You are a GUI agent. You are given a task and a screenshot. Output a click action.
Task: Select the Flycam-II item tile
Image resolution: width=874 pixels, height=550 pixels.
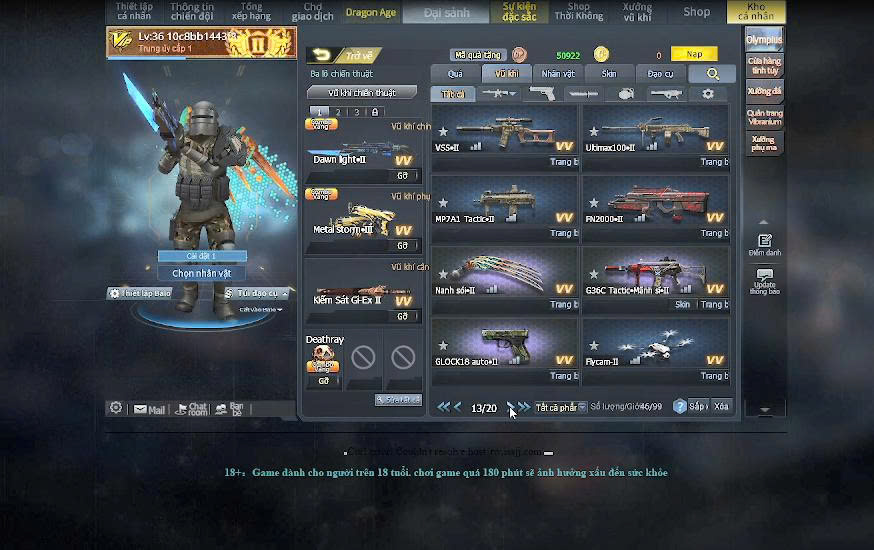pos(655,348)
